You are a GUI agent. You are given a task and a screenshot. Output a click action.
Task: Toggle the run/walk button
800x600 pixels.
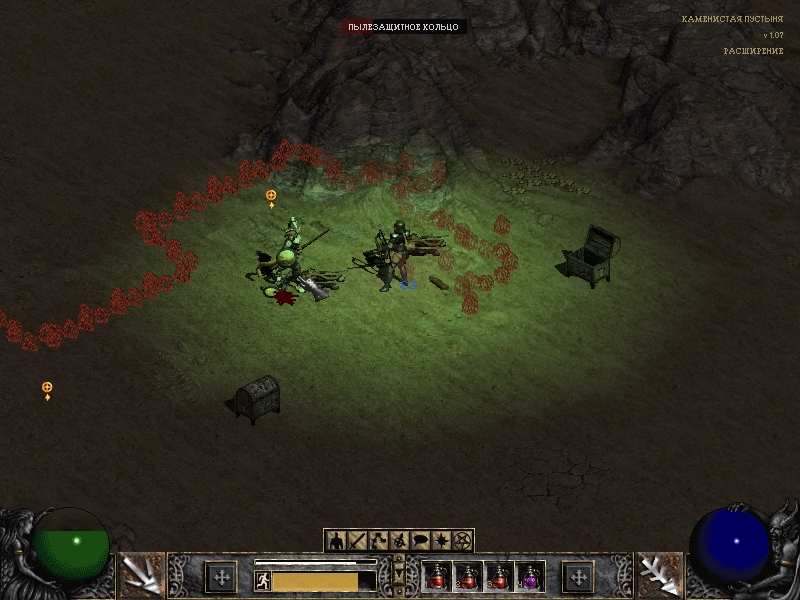click(263, 580)
